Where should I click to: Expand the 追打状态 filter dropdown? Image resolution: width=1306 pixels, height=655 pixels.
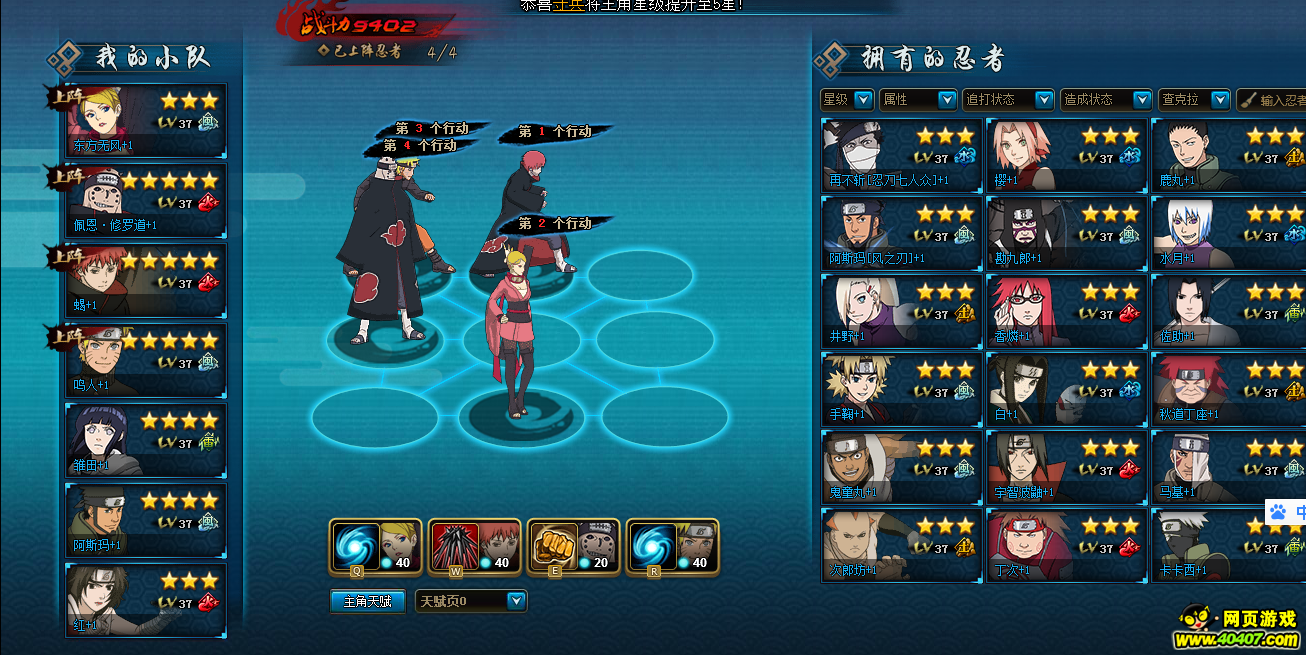point(1008,100)
